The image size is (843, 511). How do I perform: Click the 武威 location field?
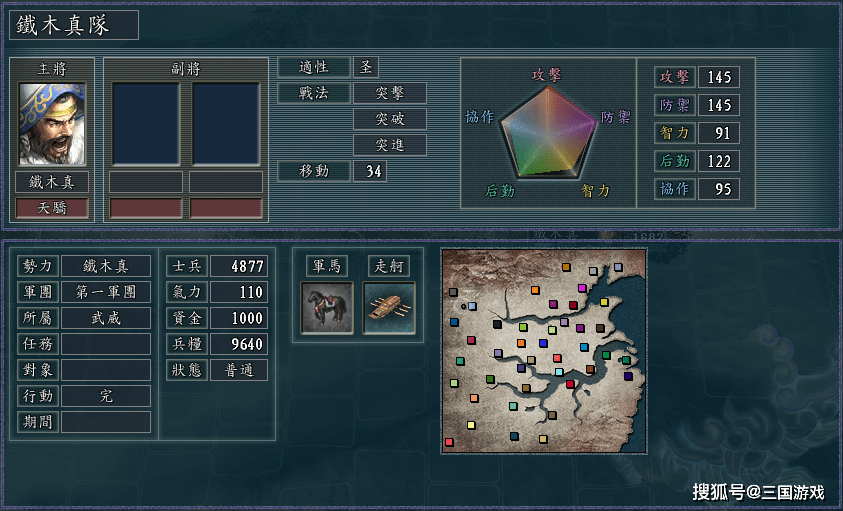pos(106,318)
